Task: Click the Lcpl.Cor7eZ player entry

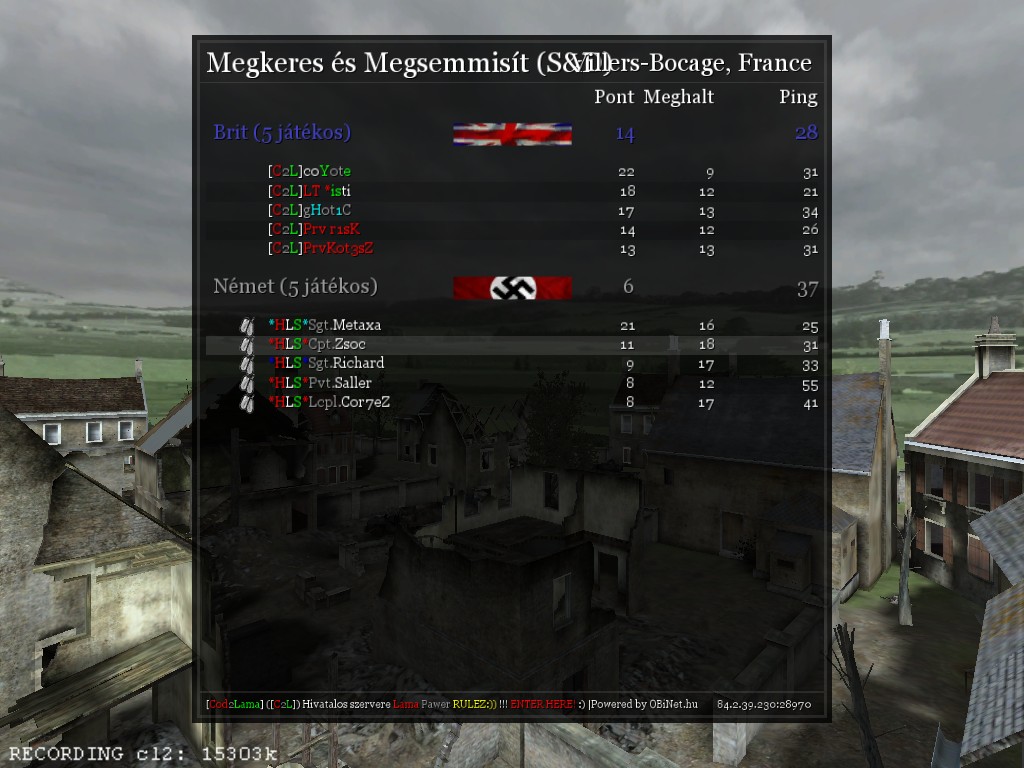Action: [329, 402]
